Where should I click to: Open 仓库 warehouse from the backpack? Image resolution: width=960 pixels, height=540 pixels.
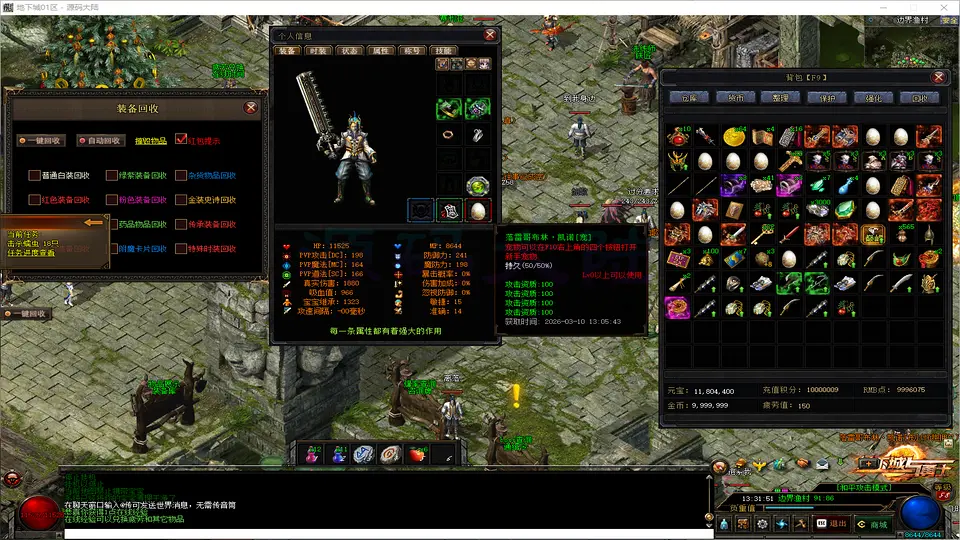689,98
